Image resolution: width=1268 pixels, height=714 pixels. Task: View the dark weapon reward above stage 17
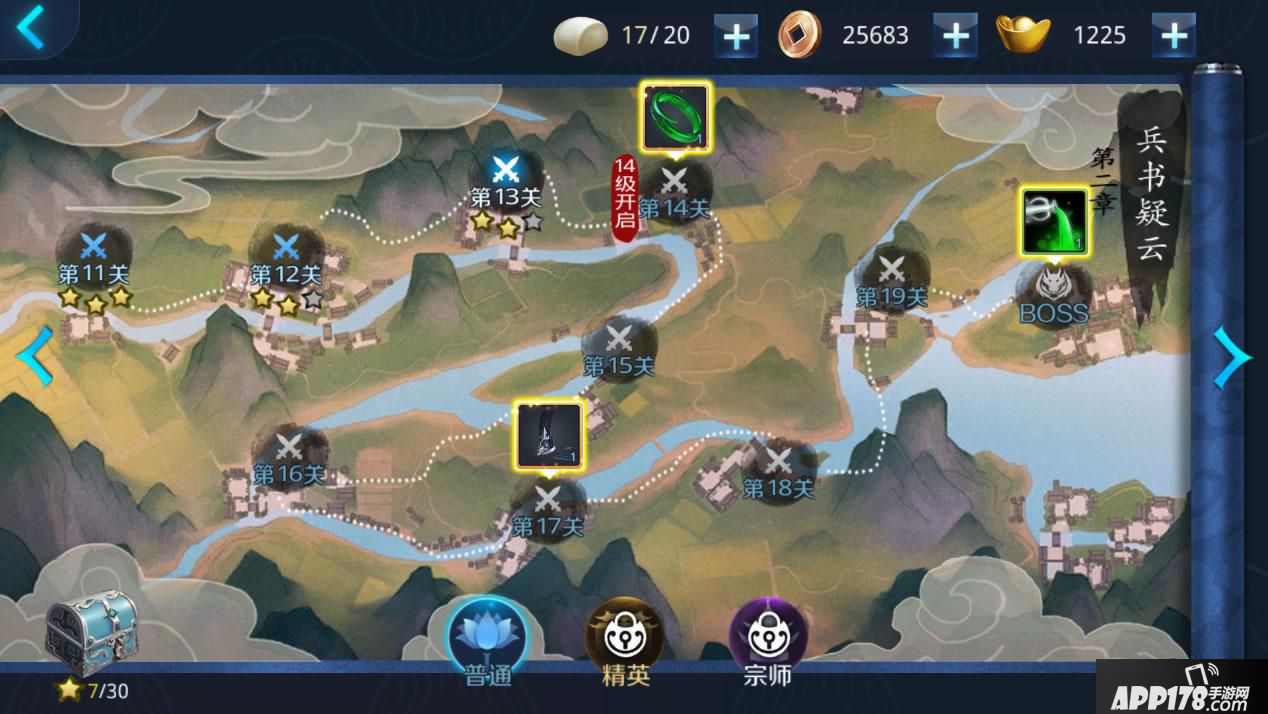click(x=549, y=434)
